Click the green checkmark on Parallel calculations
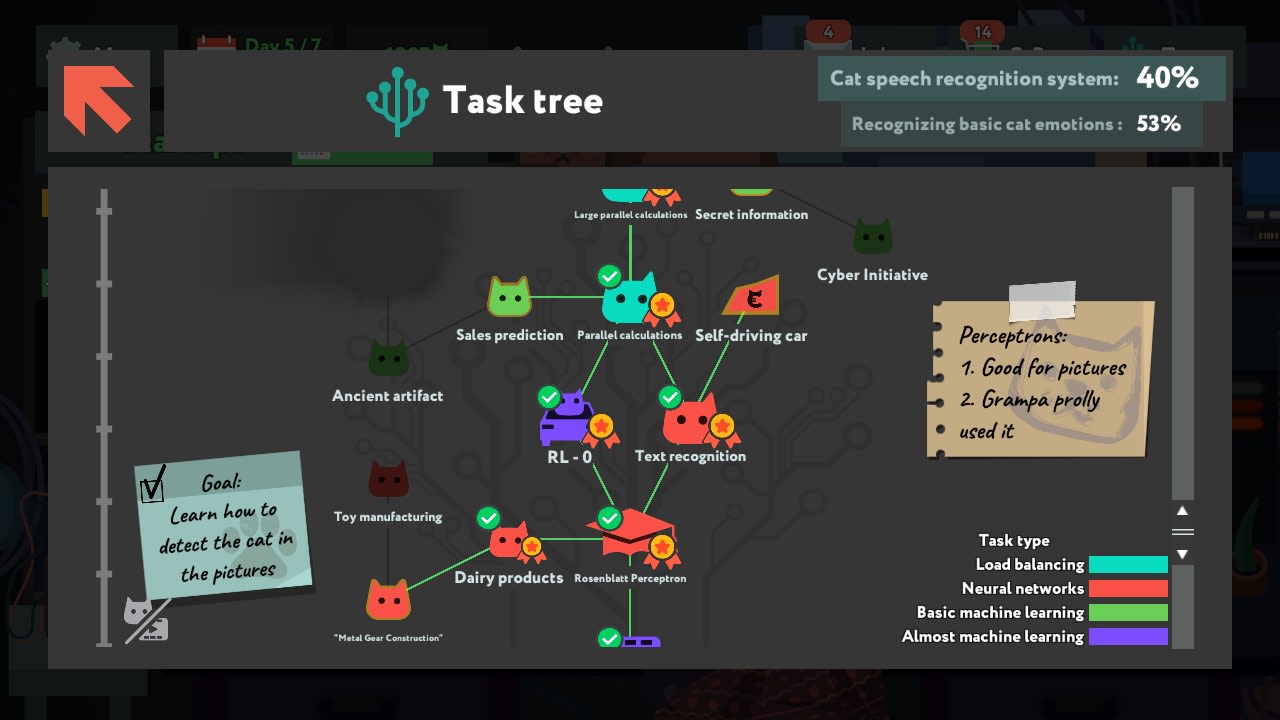This screenshot has height=720, width=1280. coord(611,276)
